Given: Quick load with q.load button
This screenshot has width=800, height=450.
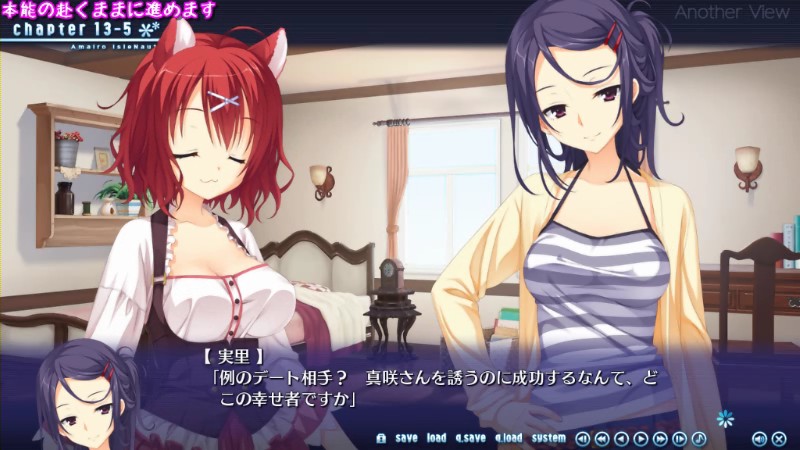Looking at the screenshot, I should click(508, 438).
